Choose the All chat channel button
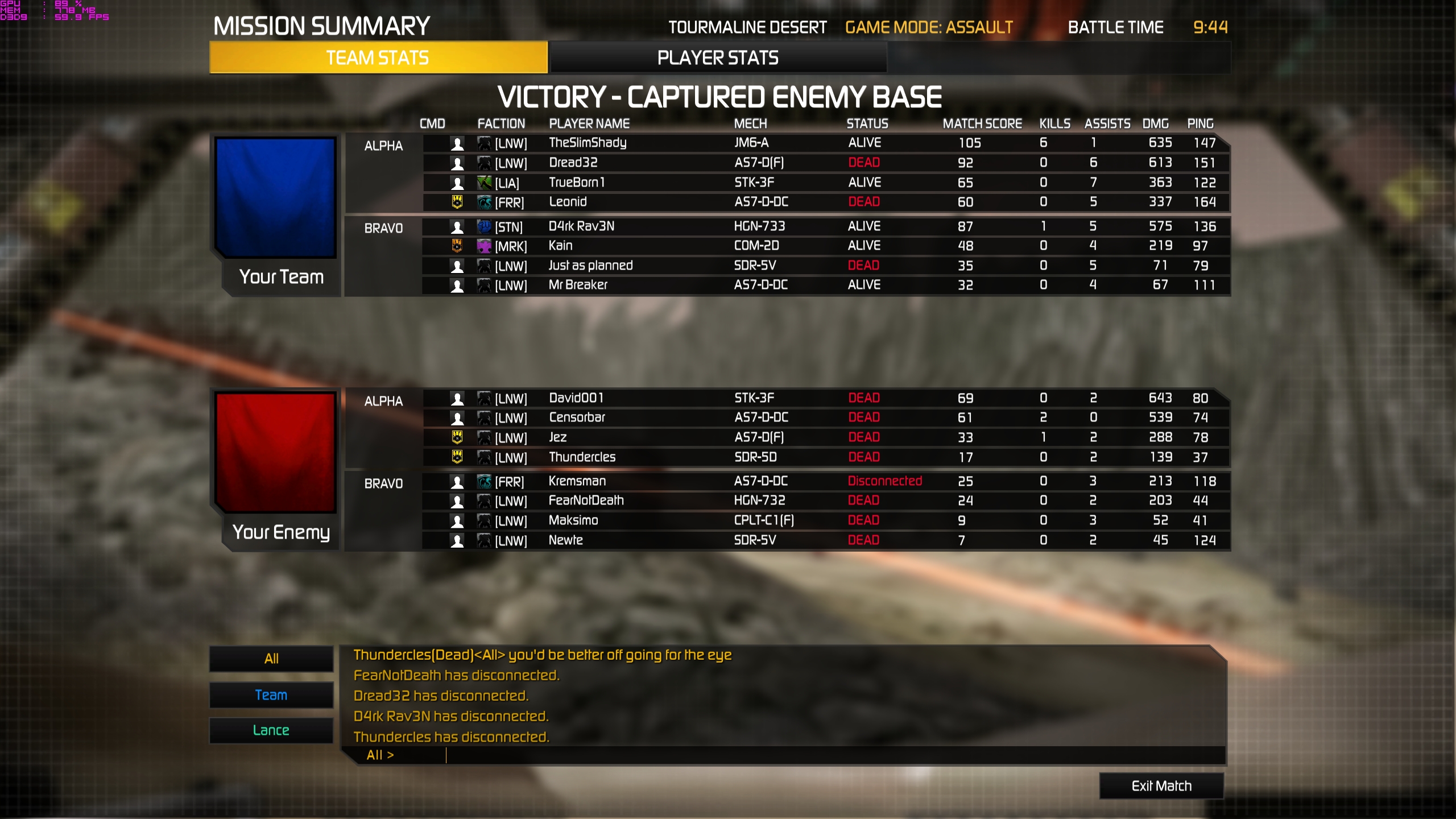The image size is (1456, 819). [271, 659]
